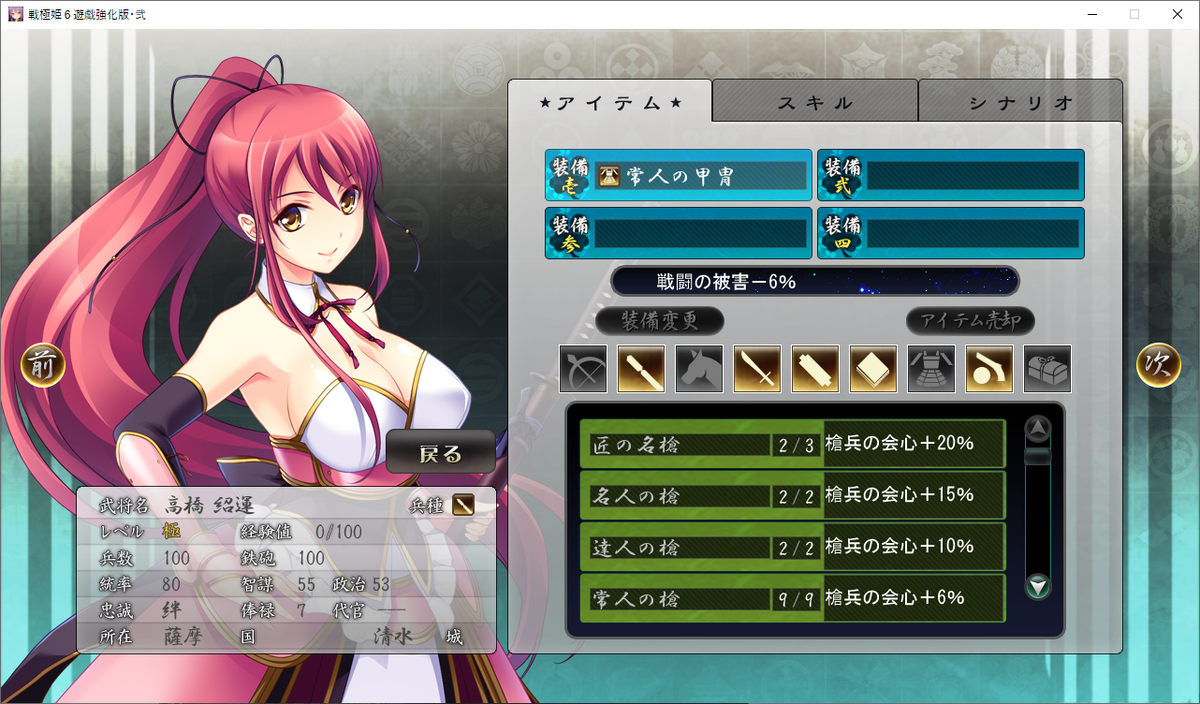Filter items by bow icon

[x=584, y=369]
